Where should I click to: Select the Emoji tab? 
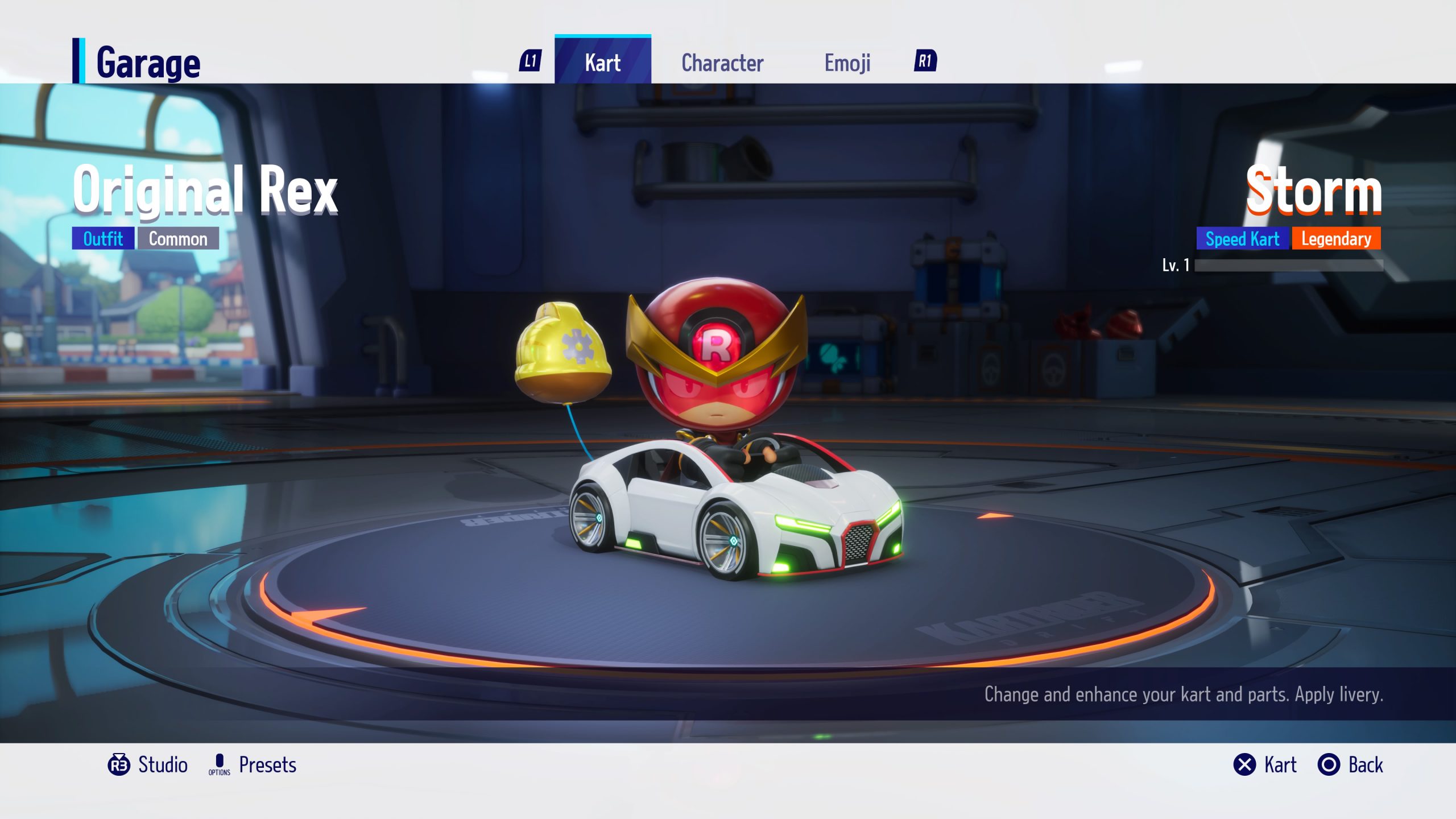click(847, 63)
